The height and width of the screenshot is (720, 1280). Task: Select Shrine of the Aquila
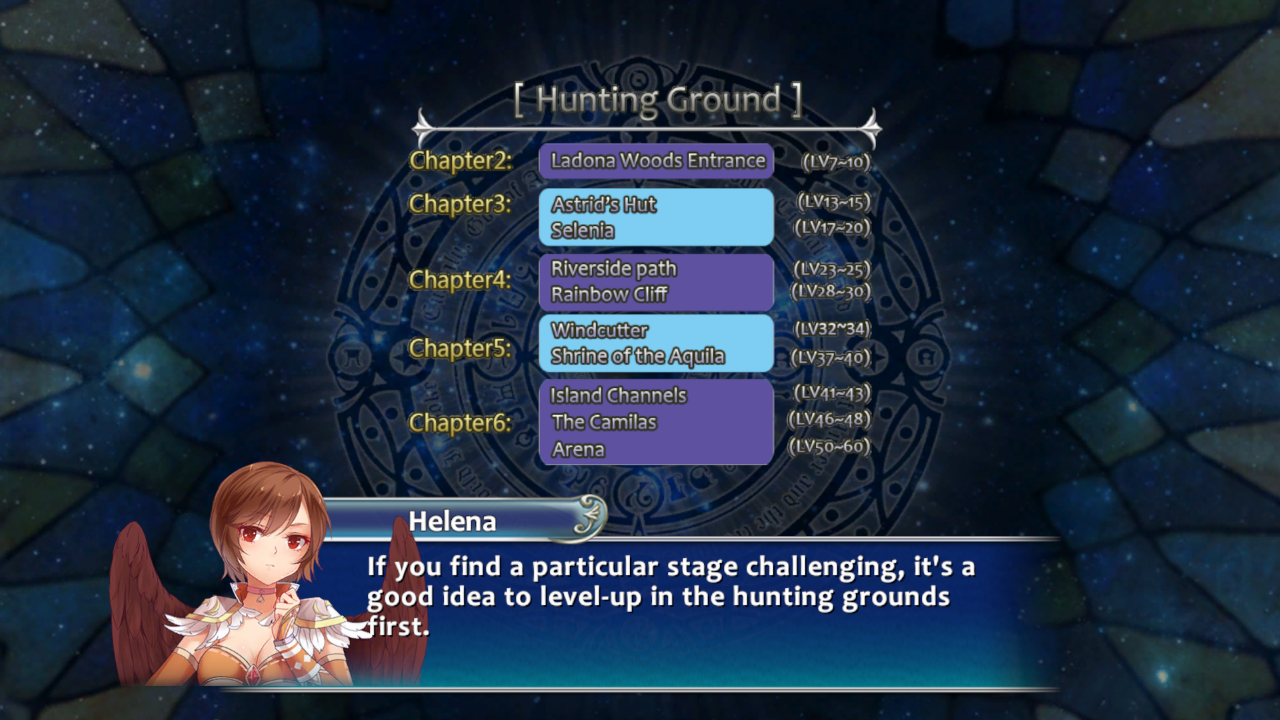tap(638, 357)
